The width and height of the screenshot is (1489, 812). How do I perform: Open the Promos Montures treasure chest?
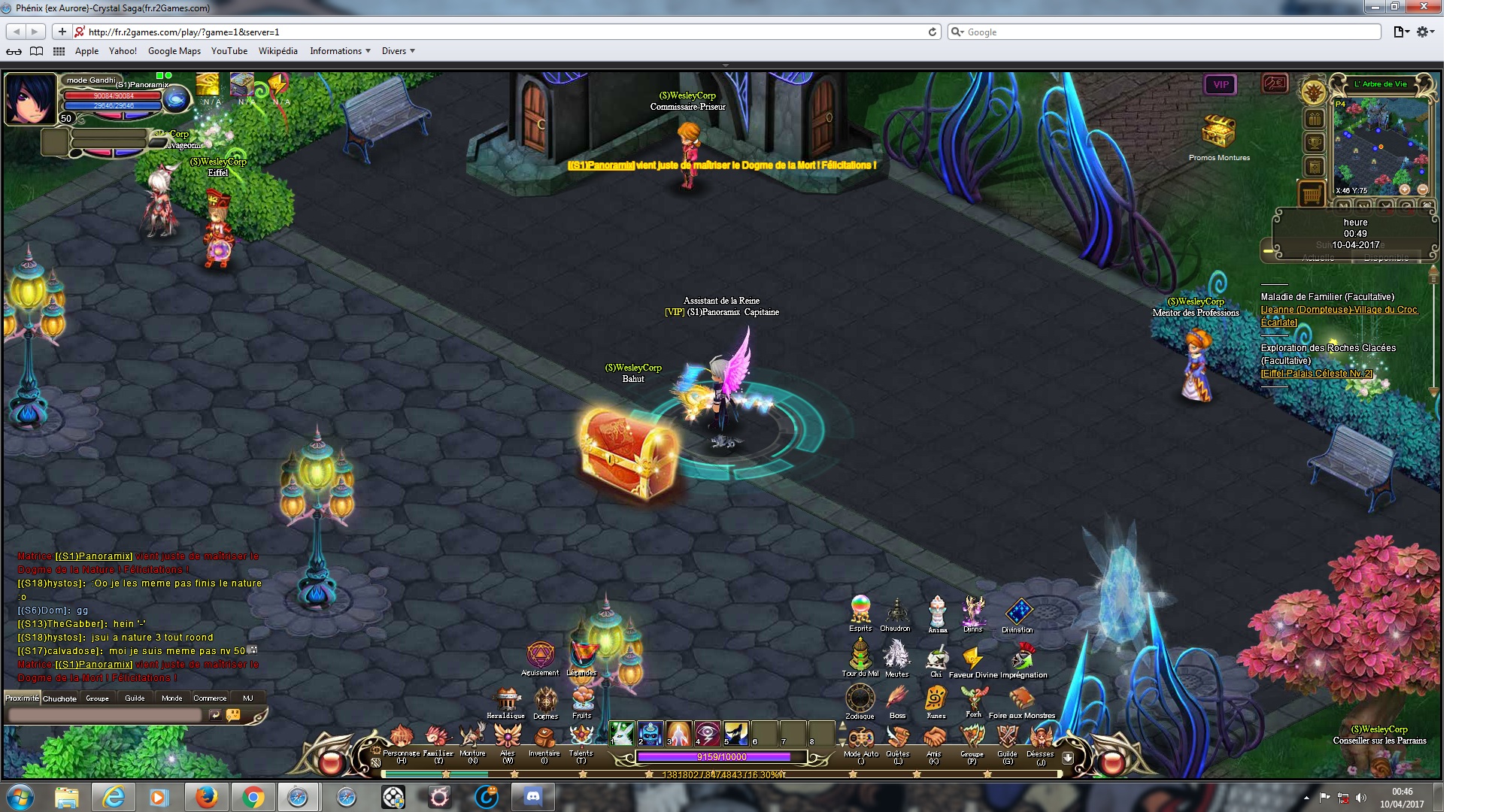(1219, 133)
